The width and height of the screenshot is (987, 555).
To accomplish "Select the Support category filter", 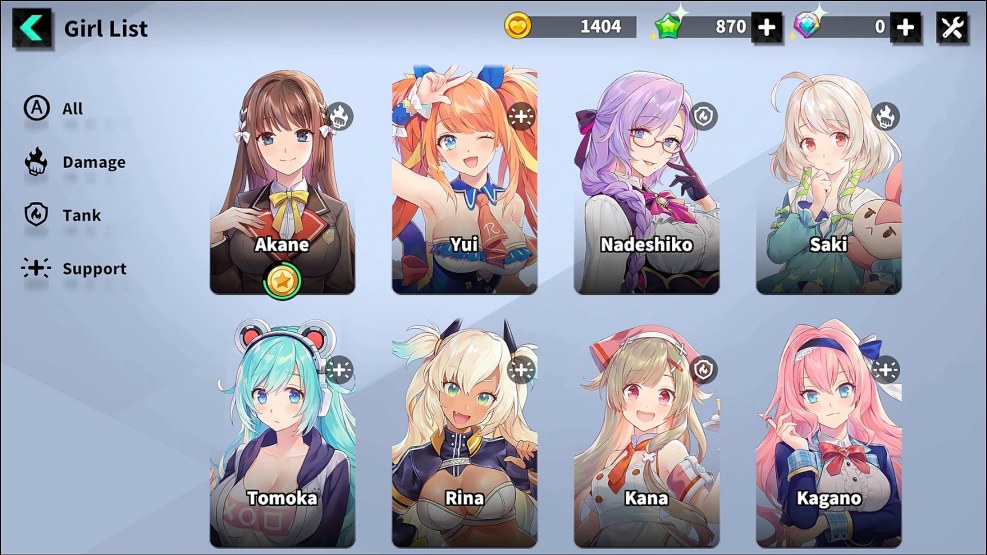I will (x=75, y=268).
